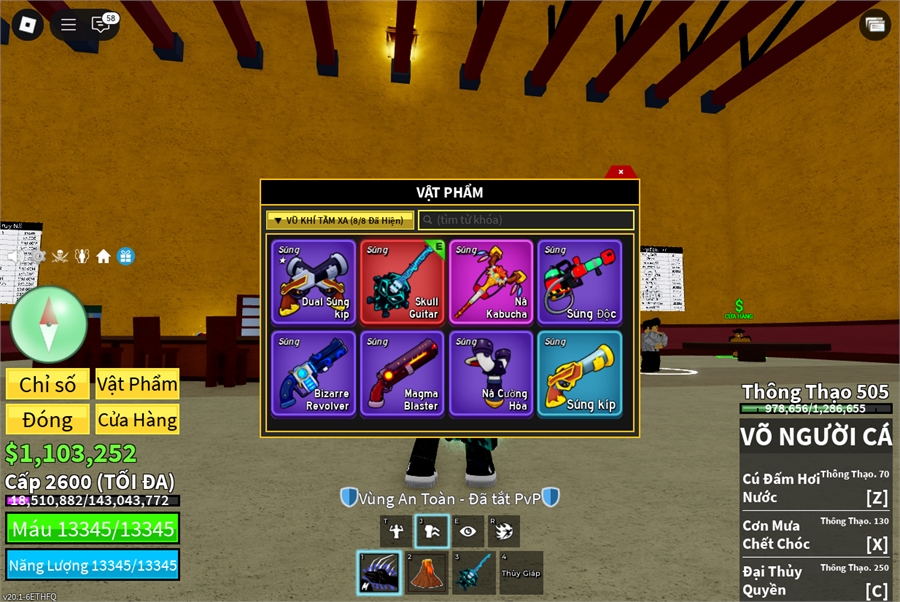
Task: Click the Vật Phẩm items button
Action: (x=138, y=384)
